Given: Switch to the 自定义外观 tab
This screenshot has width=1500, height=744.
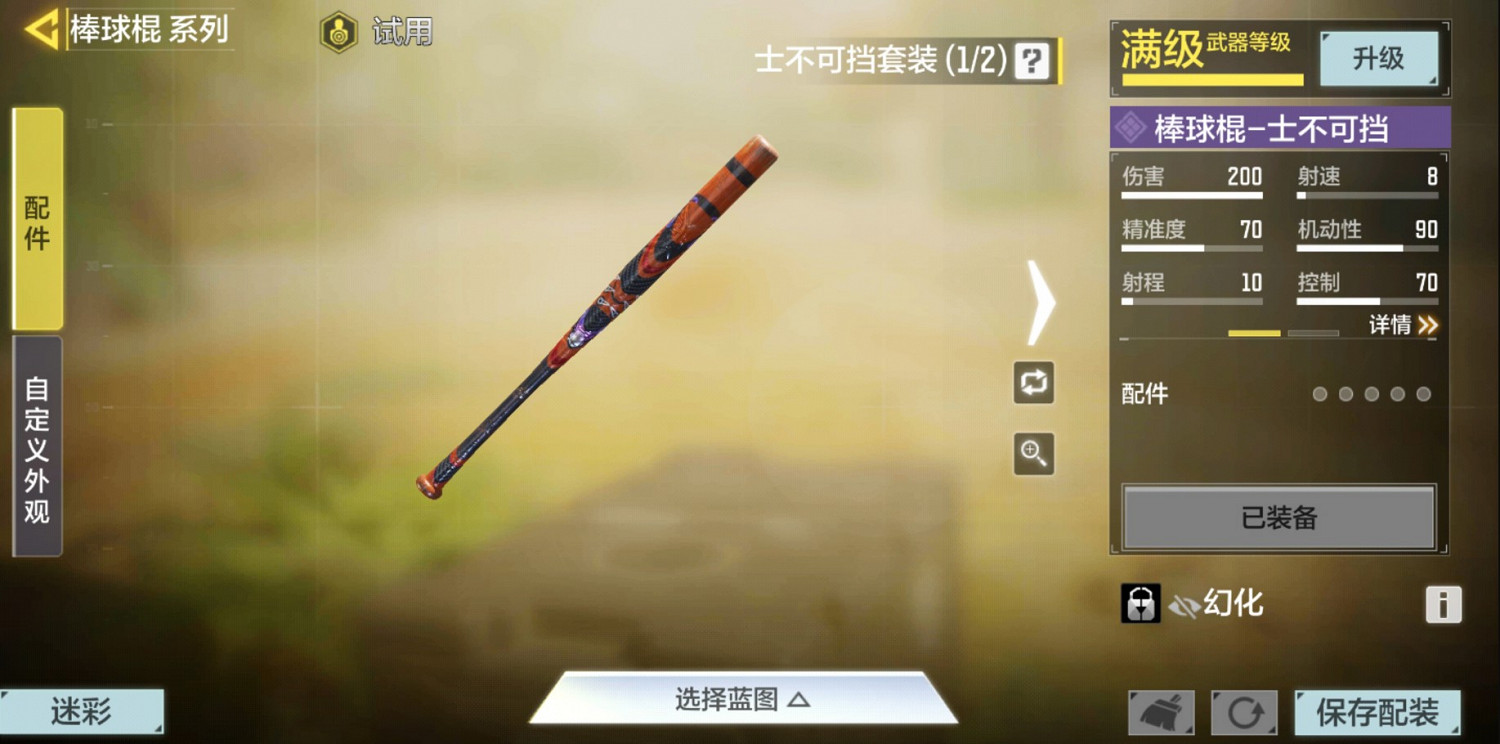Looking at the screenshot, I should click(35, 440).
